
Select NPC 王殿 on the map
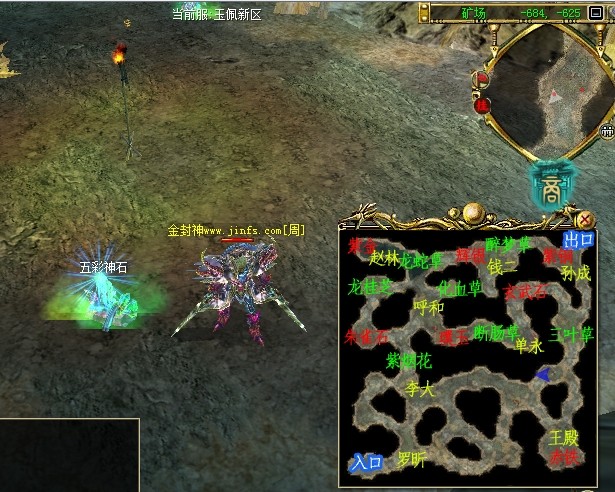[564, 438]
